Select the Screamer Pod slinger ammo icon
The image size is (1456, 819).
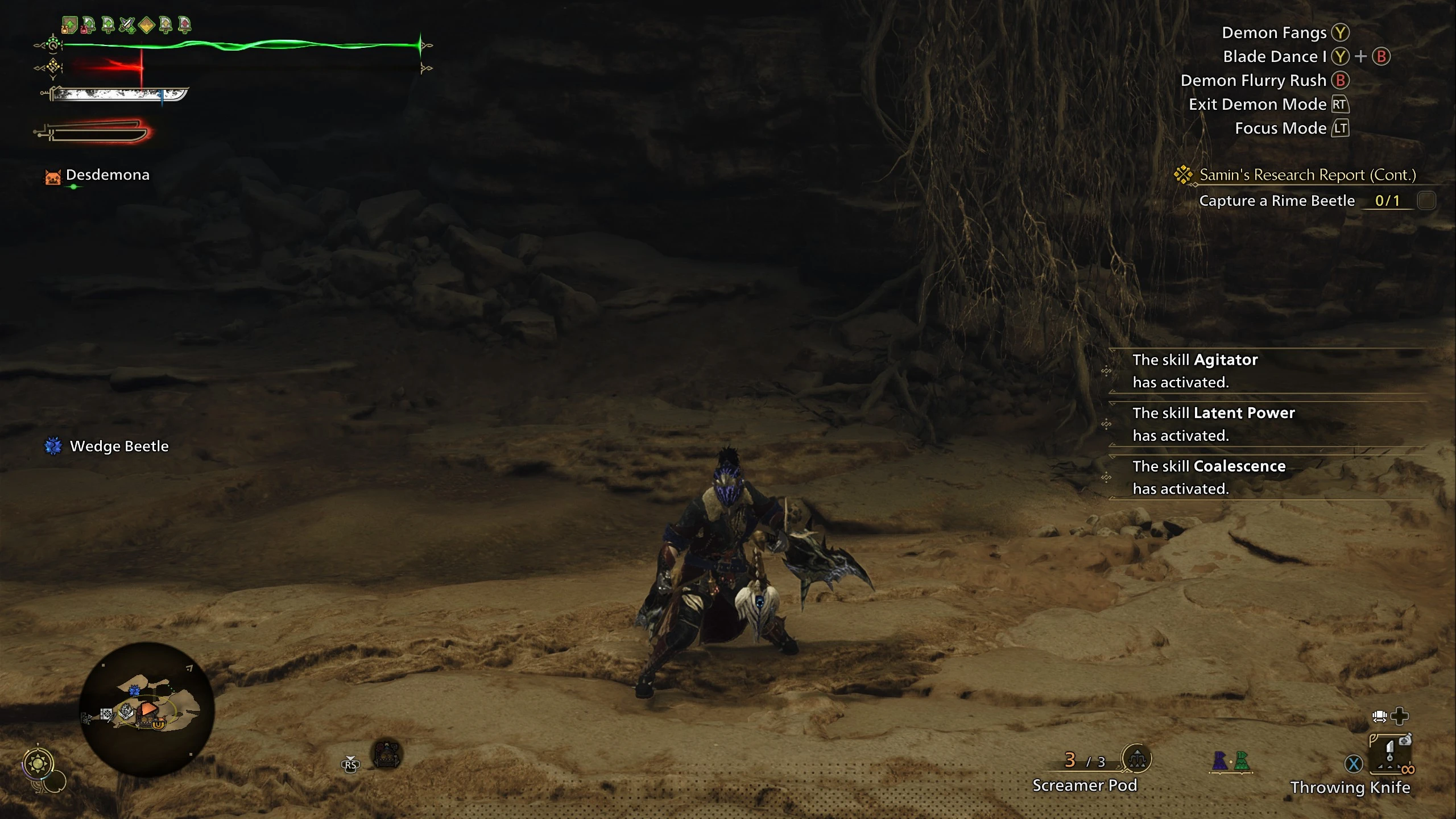point(1136,758)
